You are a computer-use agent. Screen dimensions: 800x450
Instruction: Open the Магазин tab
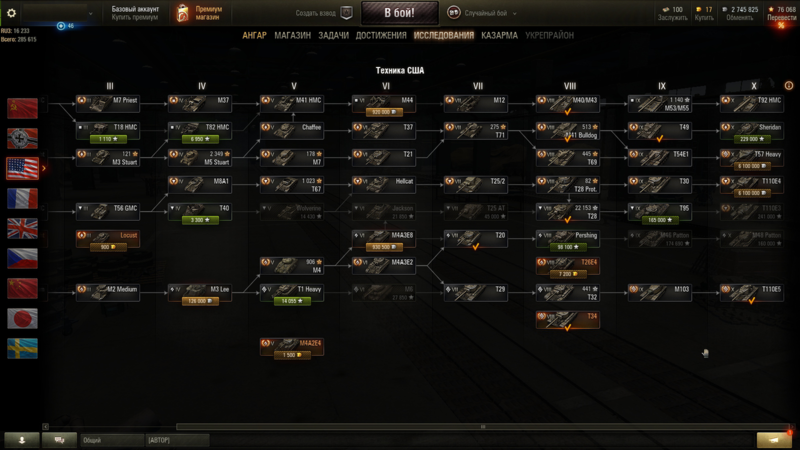click(292, 35)
